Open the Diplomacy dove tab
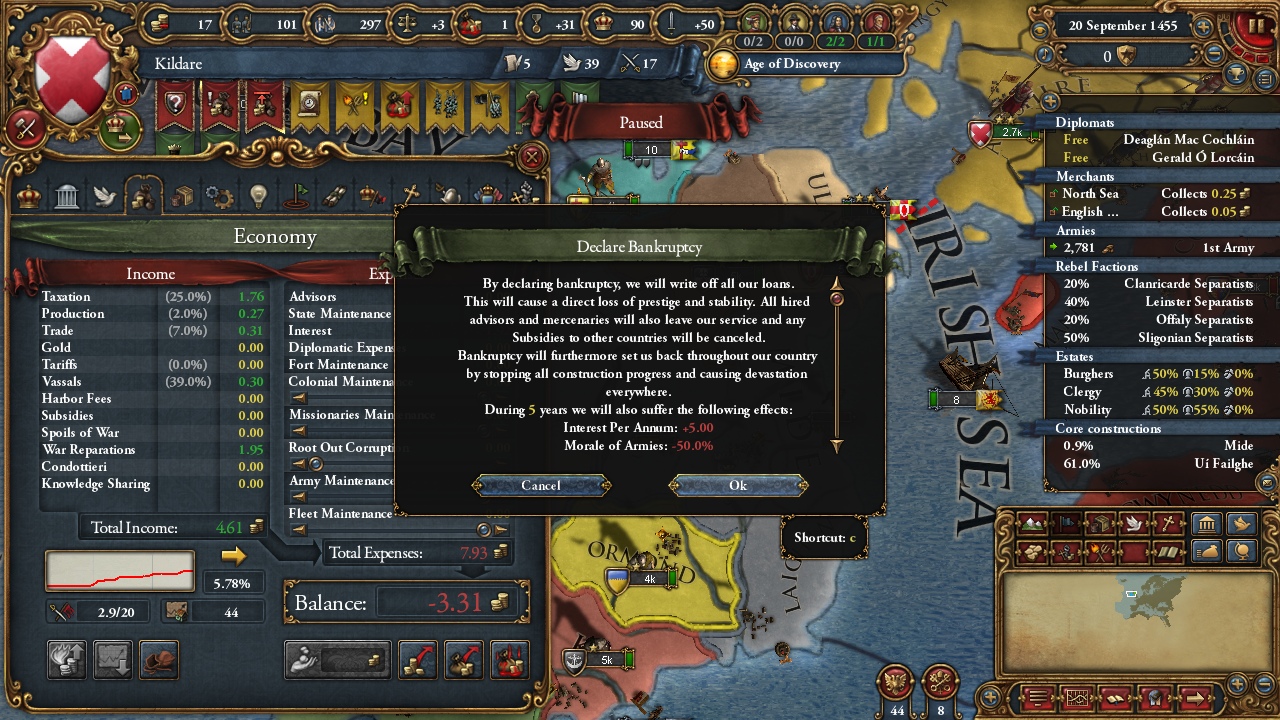This screenshot has width=1280, height=720. click(x=105, y=195)
